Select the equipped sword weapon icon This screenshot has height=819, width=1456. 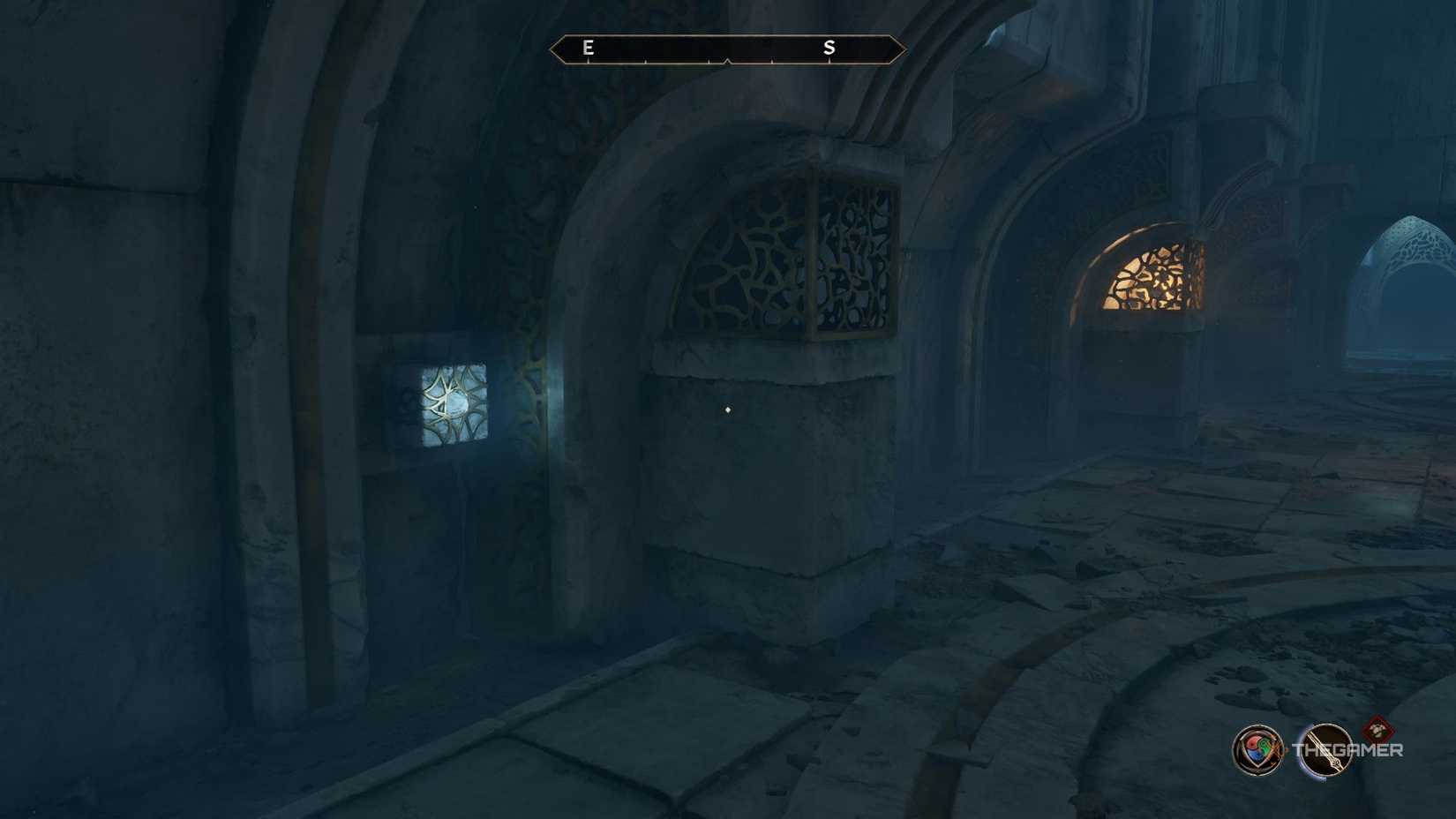(1326, 751)
